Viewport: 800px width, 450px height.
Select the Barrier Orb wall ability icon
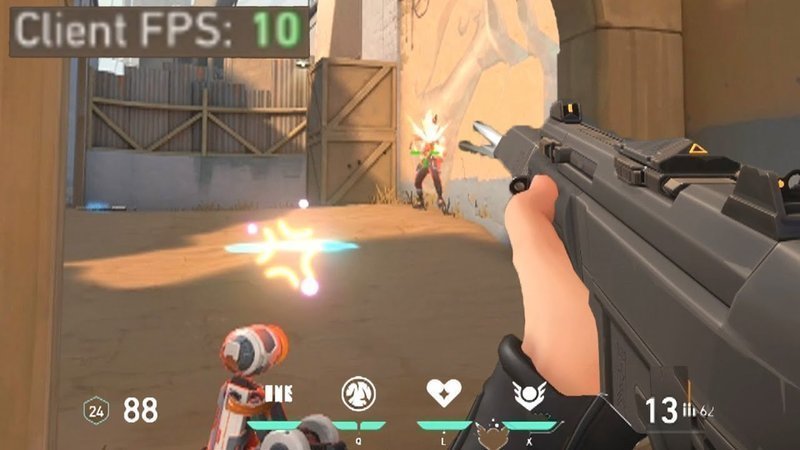(x=277, y=392)
